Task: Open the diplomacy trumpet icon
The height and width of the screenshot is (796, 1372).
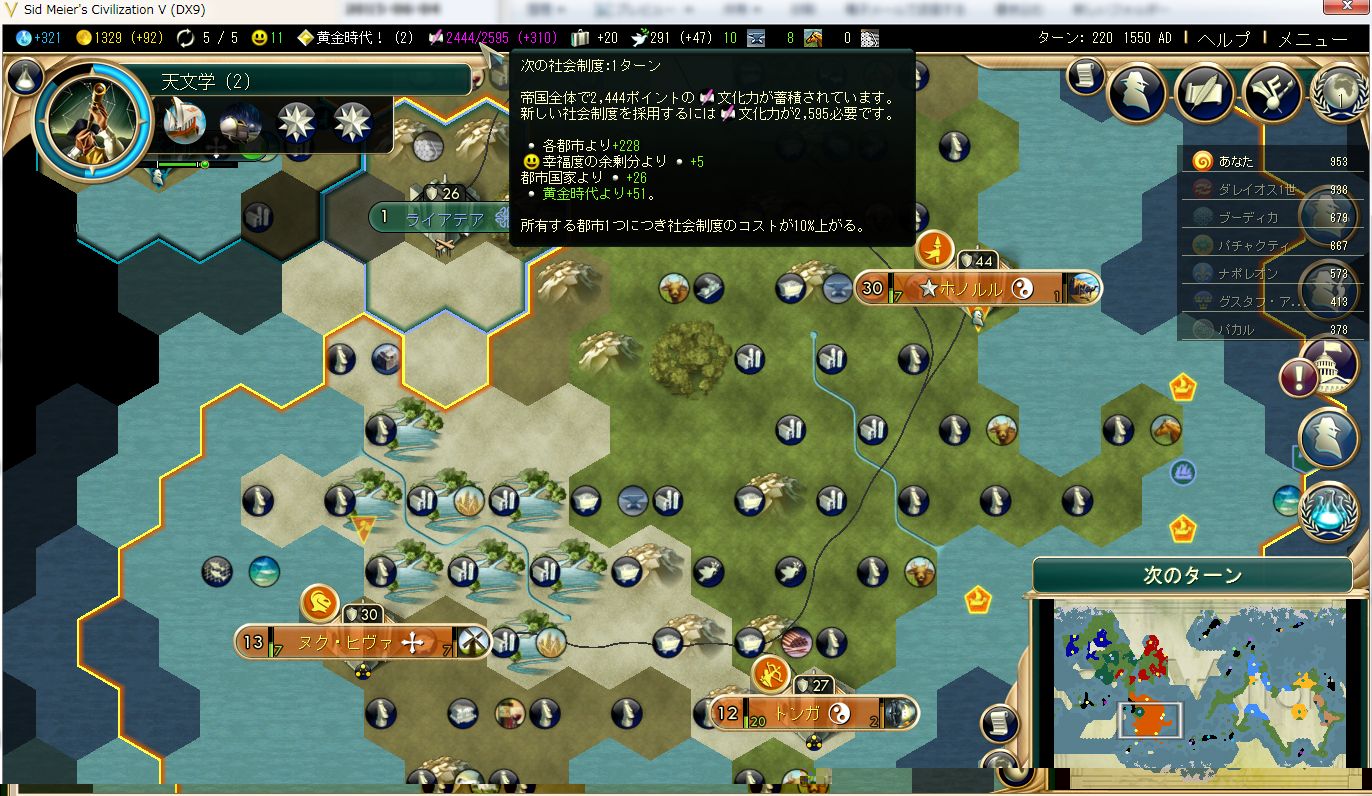Action: pyautogui.click(x=1272, y=93)
